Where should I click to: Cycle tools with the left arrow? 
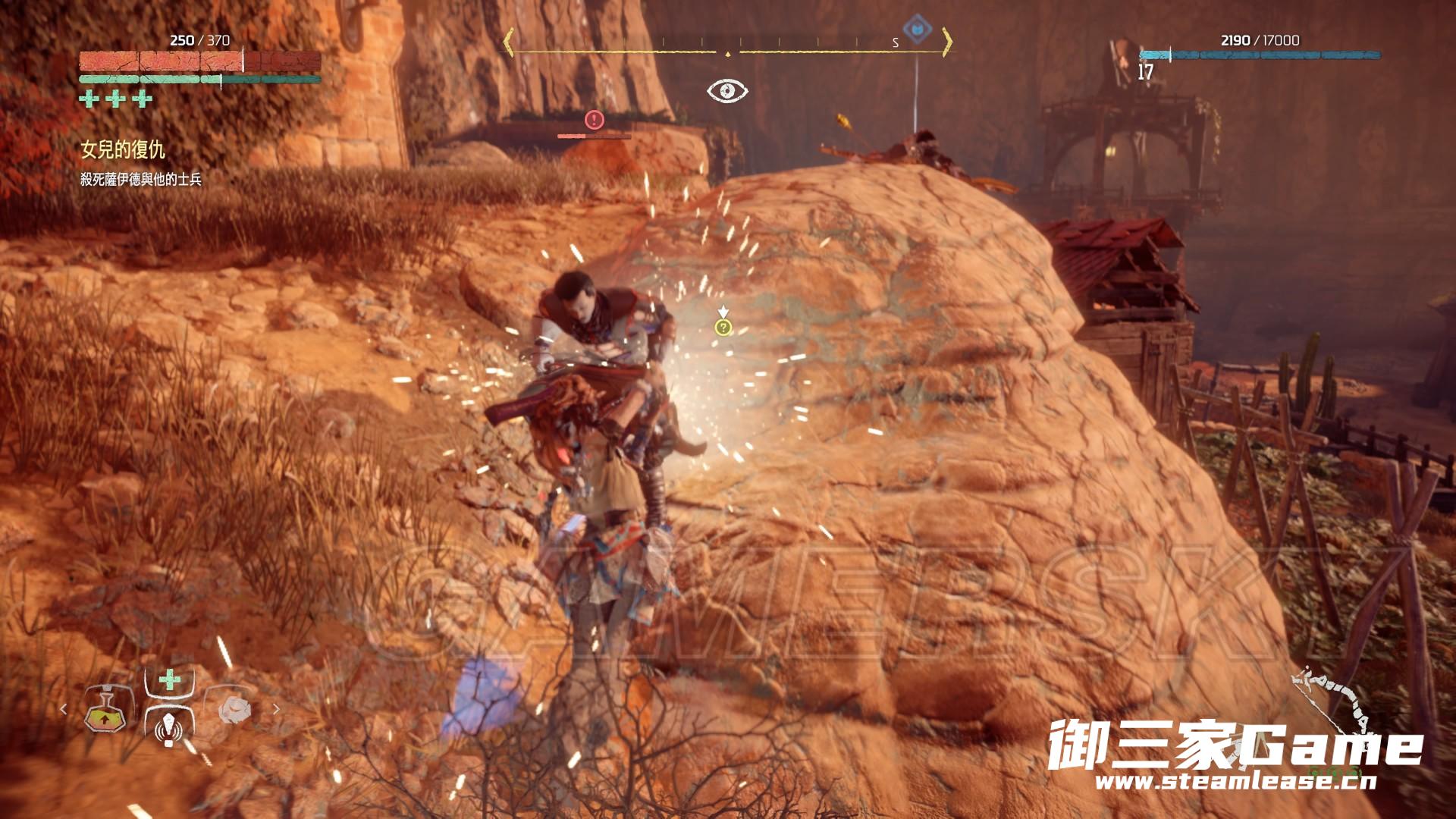coord(64,709)
